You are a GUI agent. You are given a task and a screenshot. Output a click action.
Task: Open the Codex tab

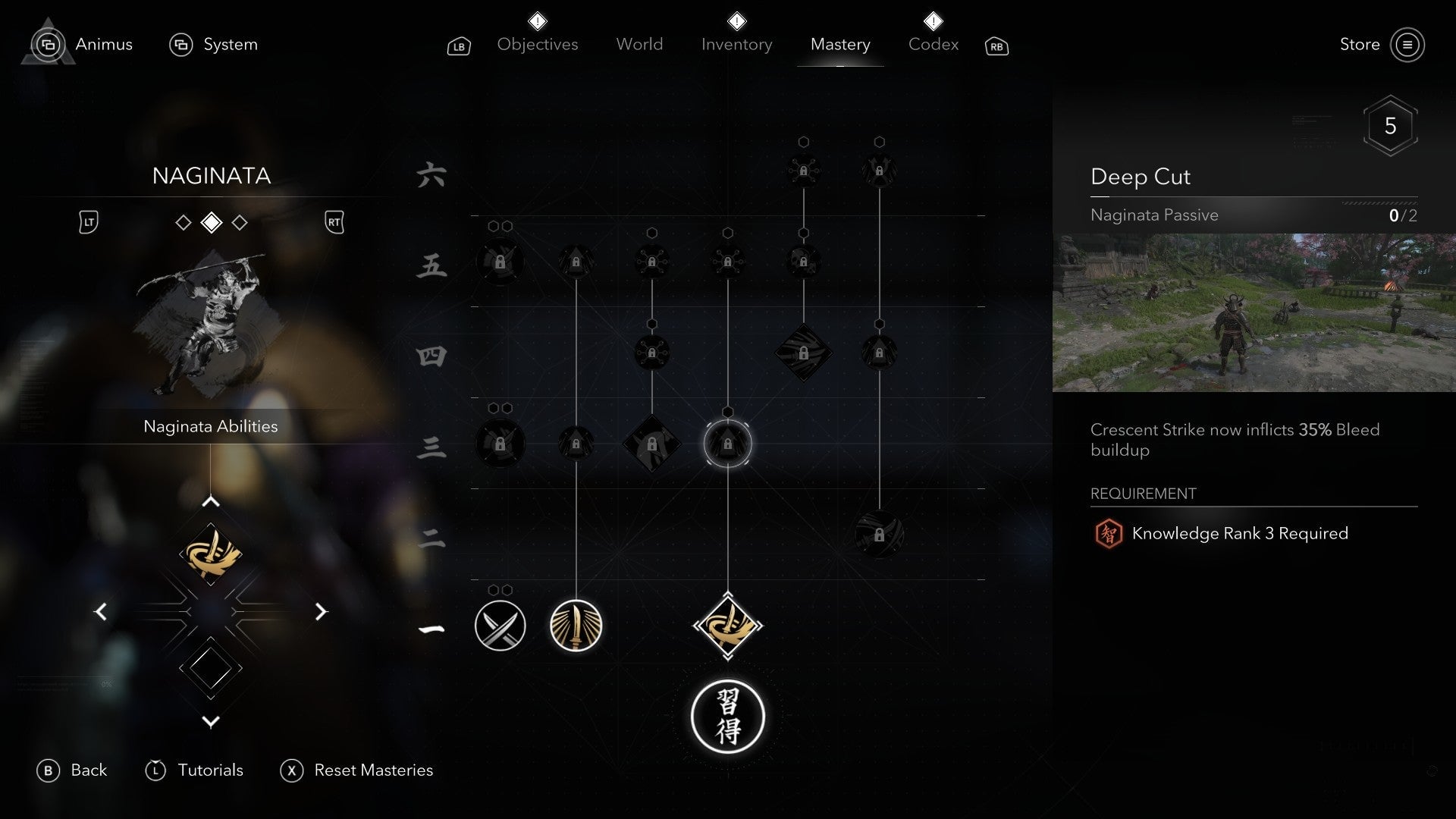[933, 44]
